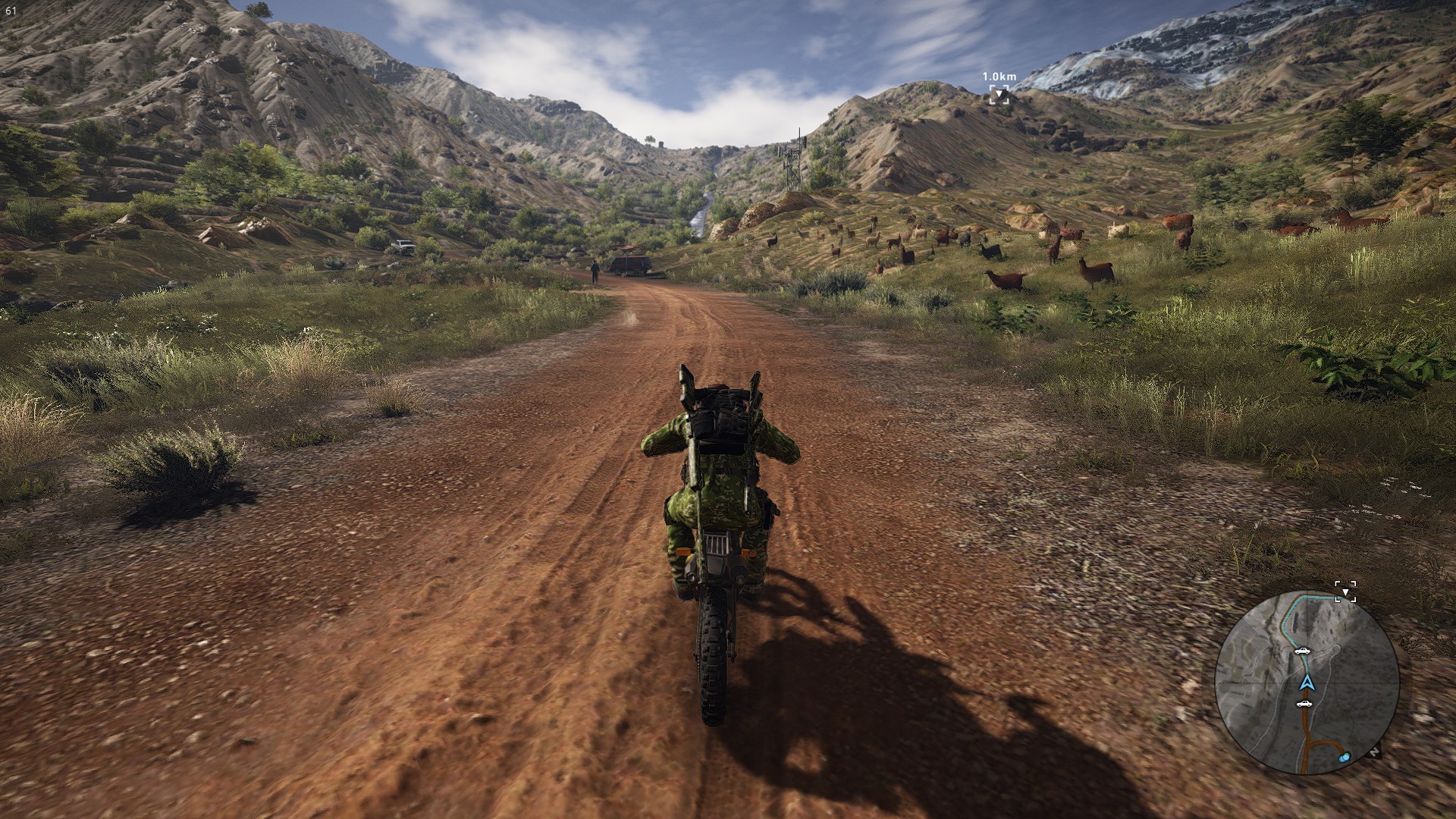1456x819 pixels.
Task: Select the 1.0km waypoint marker in the sky
Action: pos(999,94)
